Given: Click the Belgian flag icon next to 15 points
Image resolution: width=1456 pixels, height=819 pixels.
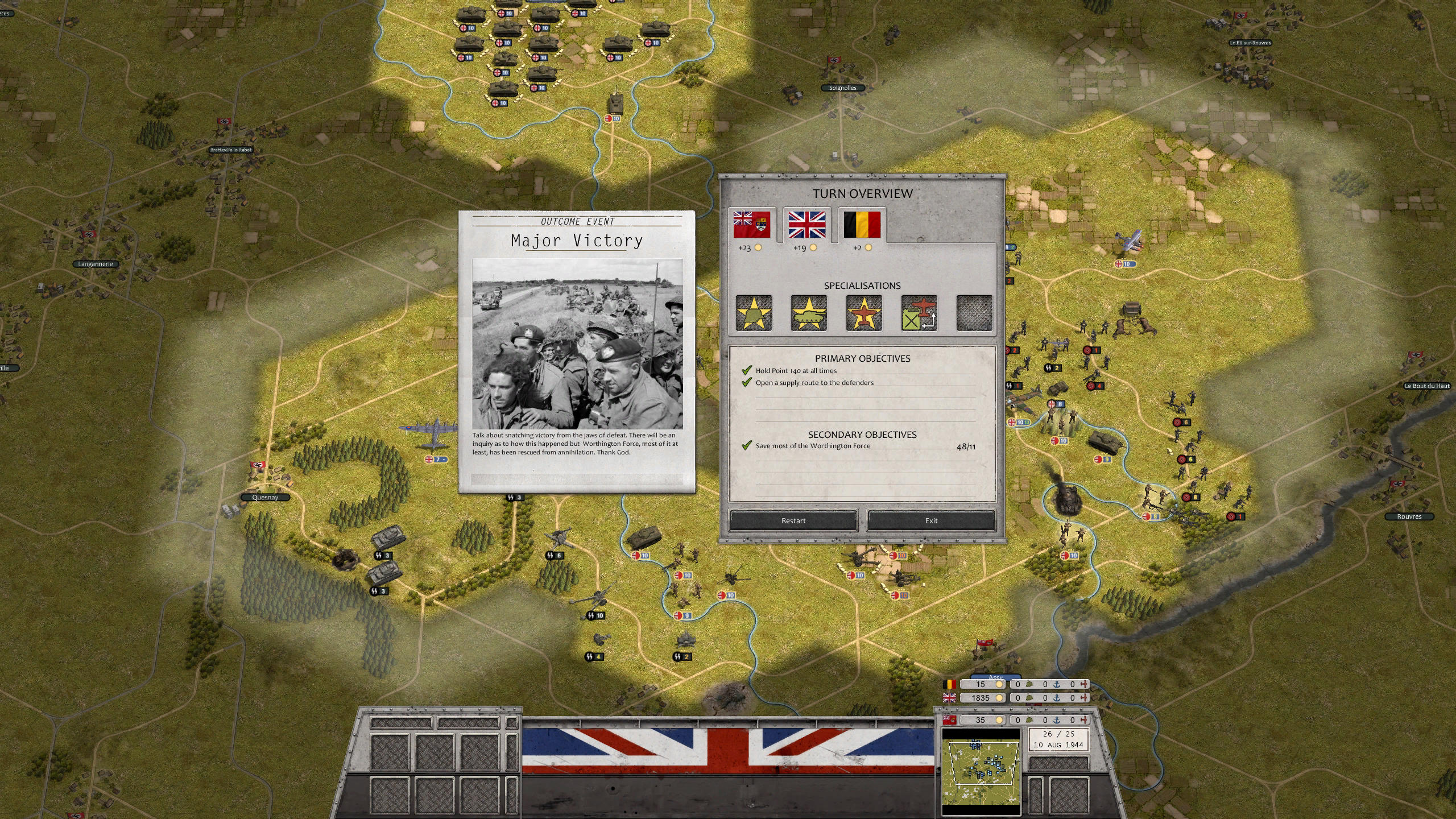Looking at the screenshot, I should 951,684.
